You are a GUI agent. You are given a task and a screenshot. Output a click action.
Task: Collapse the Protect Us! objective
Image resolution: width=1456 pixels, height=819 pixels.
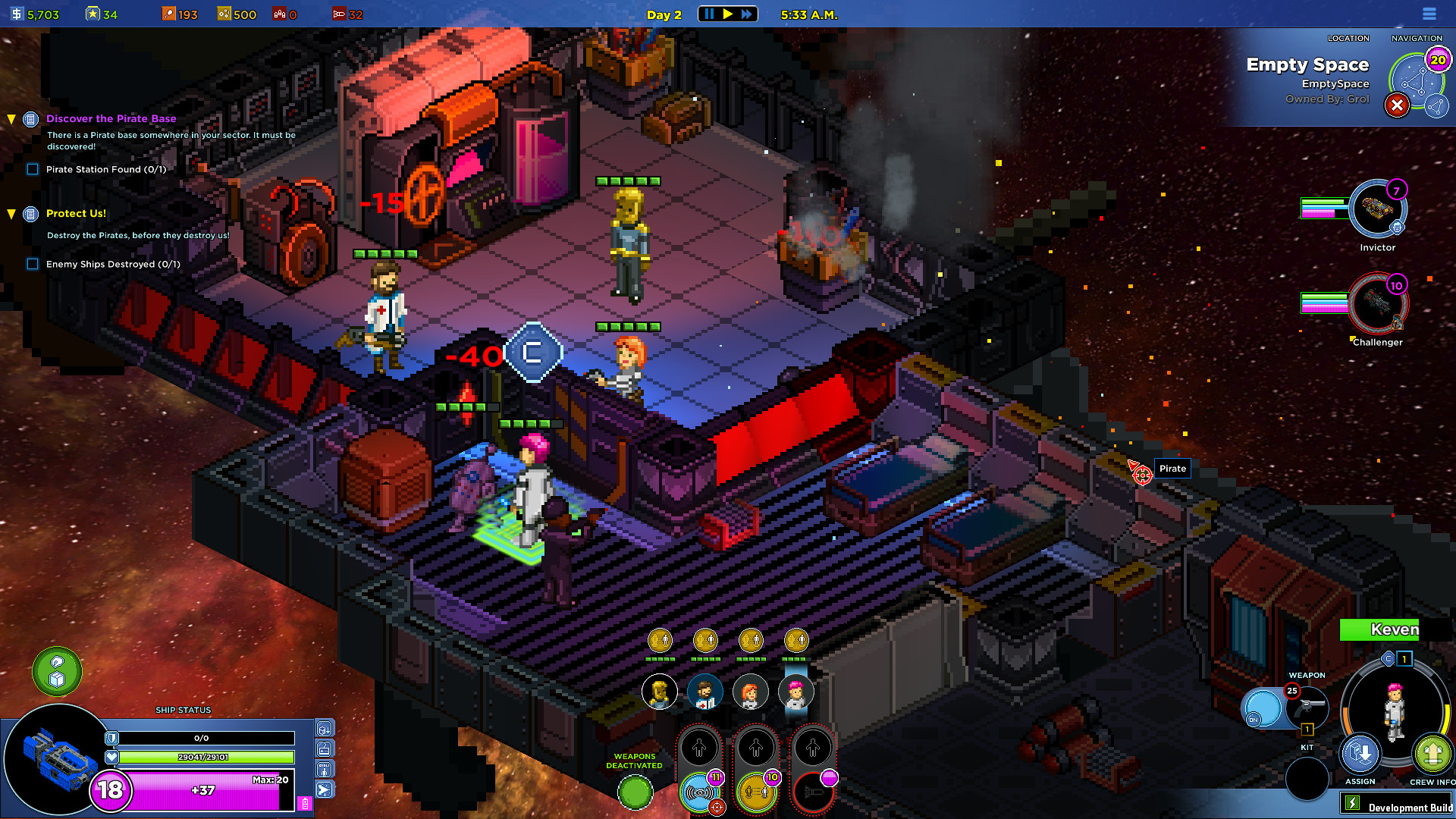(x=11, y=214)
